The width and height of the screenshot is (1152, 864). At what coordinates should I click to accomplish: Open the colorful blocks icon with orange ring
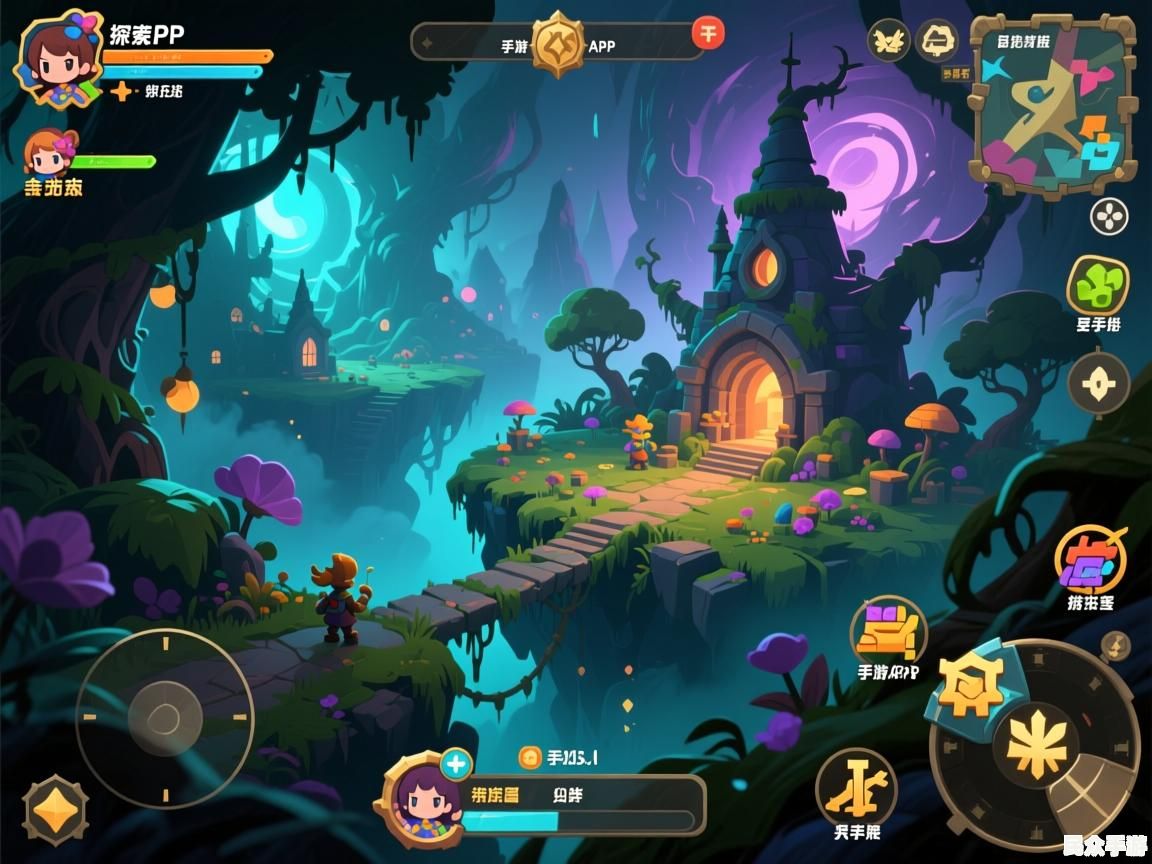click(1090, 560)
